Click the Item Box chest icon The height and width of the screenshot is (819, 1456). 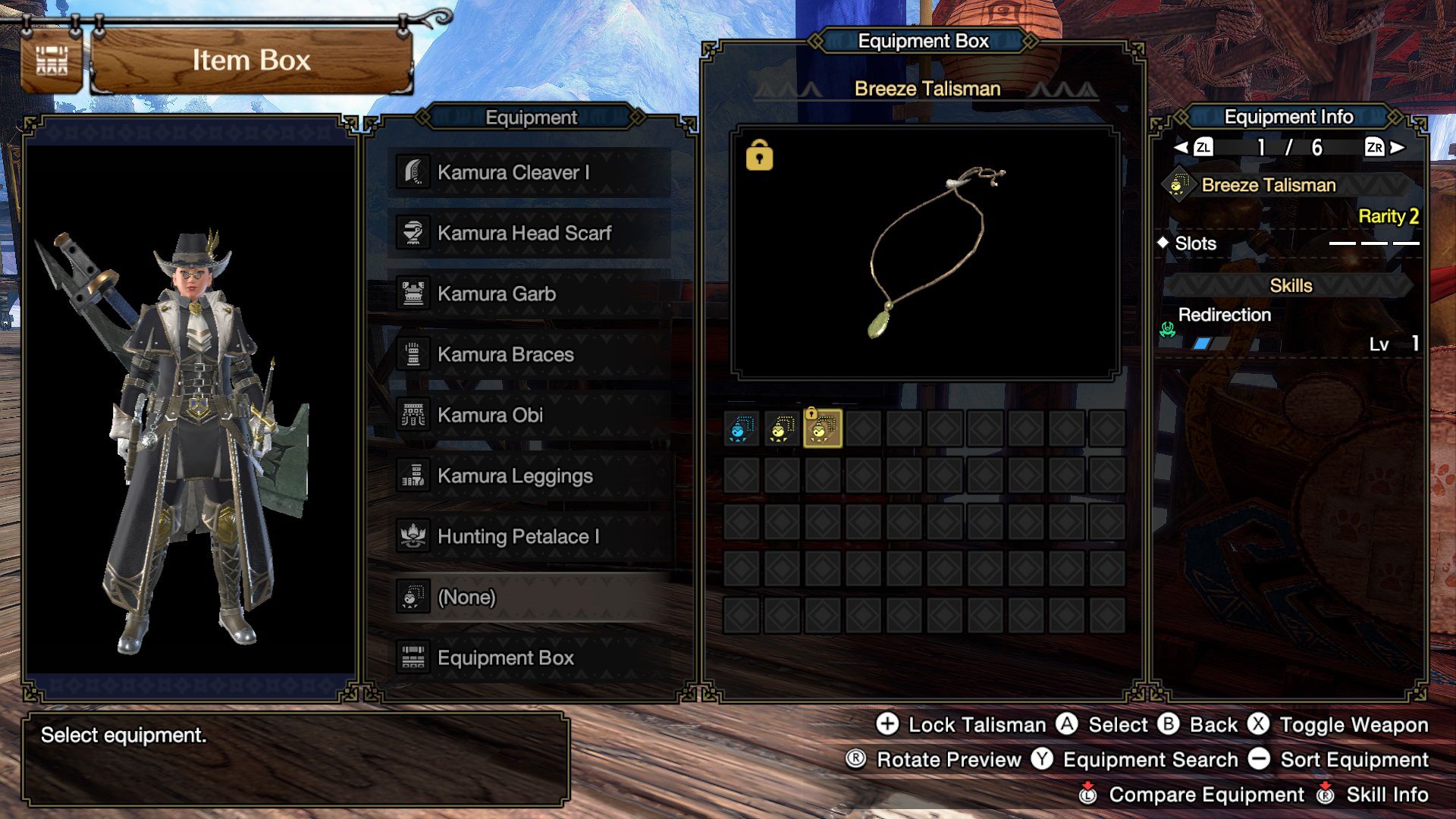tap(52, 61)
